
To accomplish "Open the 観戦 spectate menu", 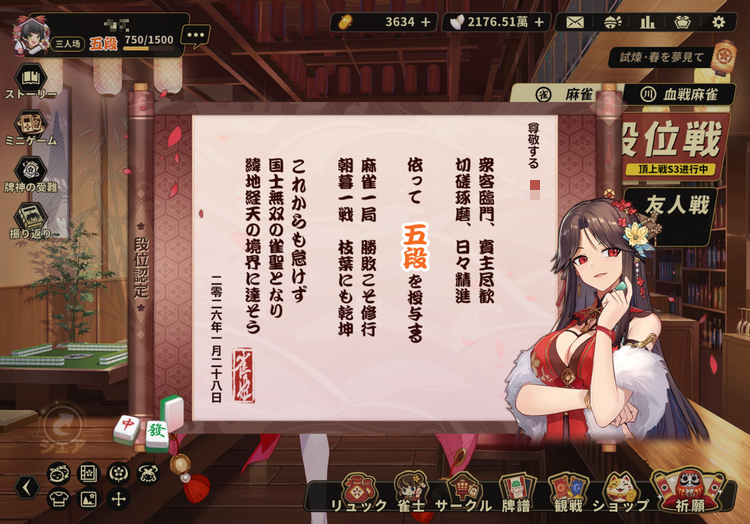I will click(567, 492).
